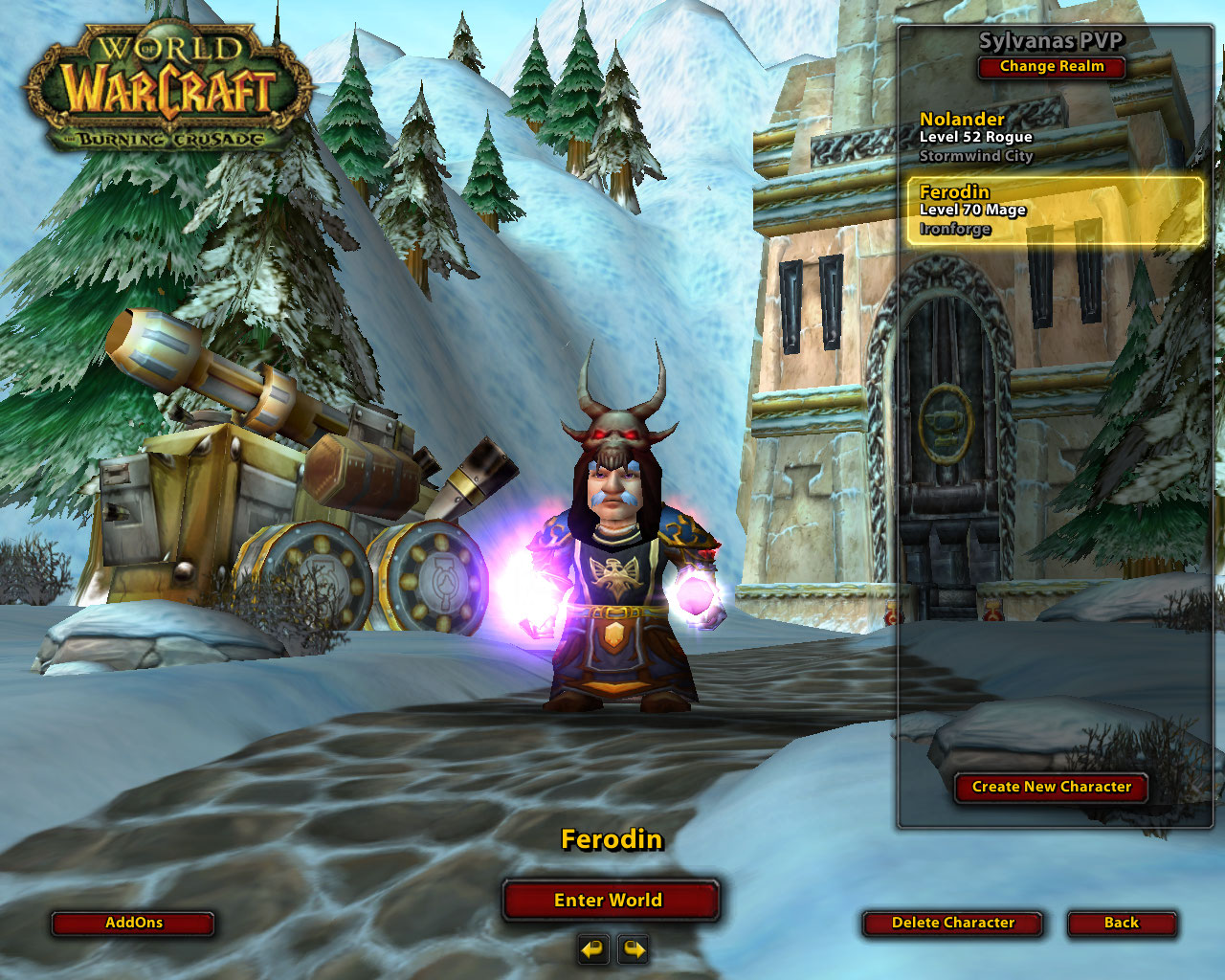This screenshot has height=980, width=1225.
Task: Open the AddOns list
Action: (133, 923)
